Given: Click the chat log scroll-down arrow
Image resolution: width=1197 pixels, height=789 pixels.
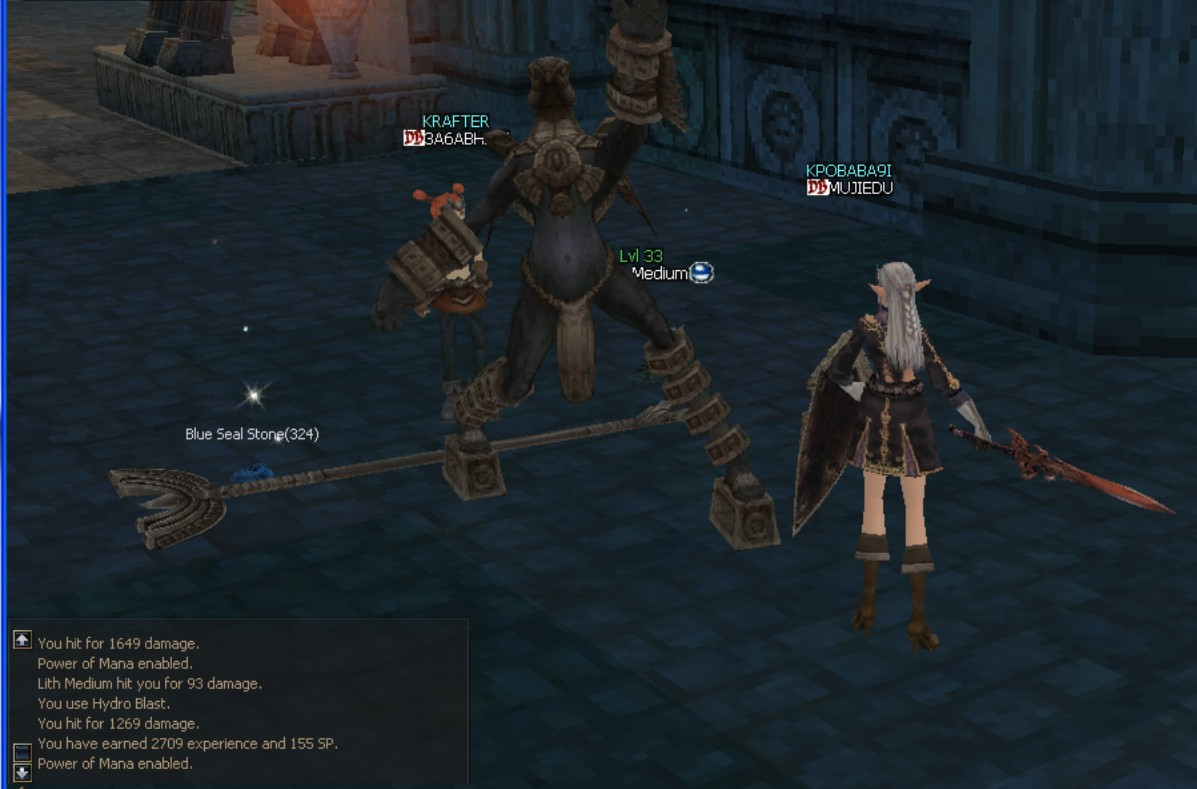Looking at the screenshot, I should [22, 772].
